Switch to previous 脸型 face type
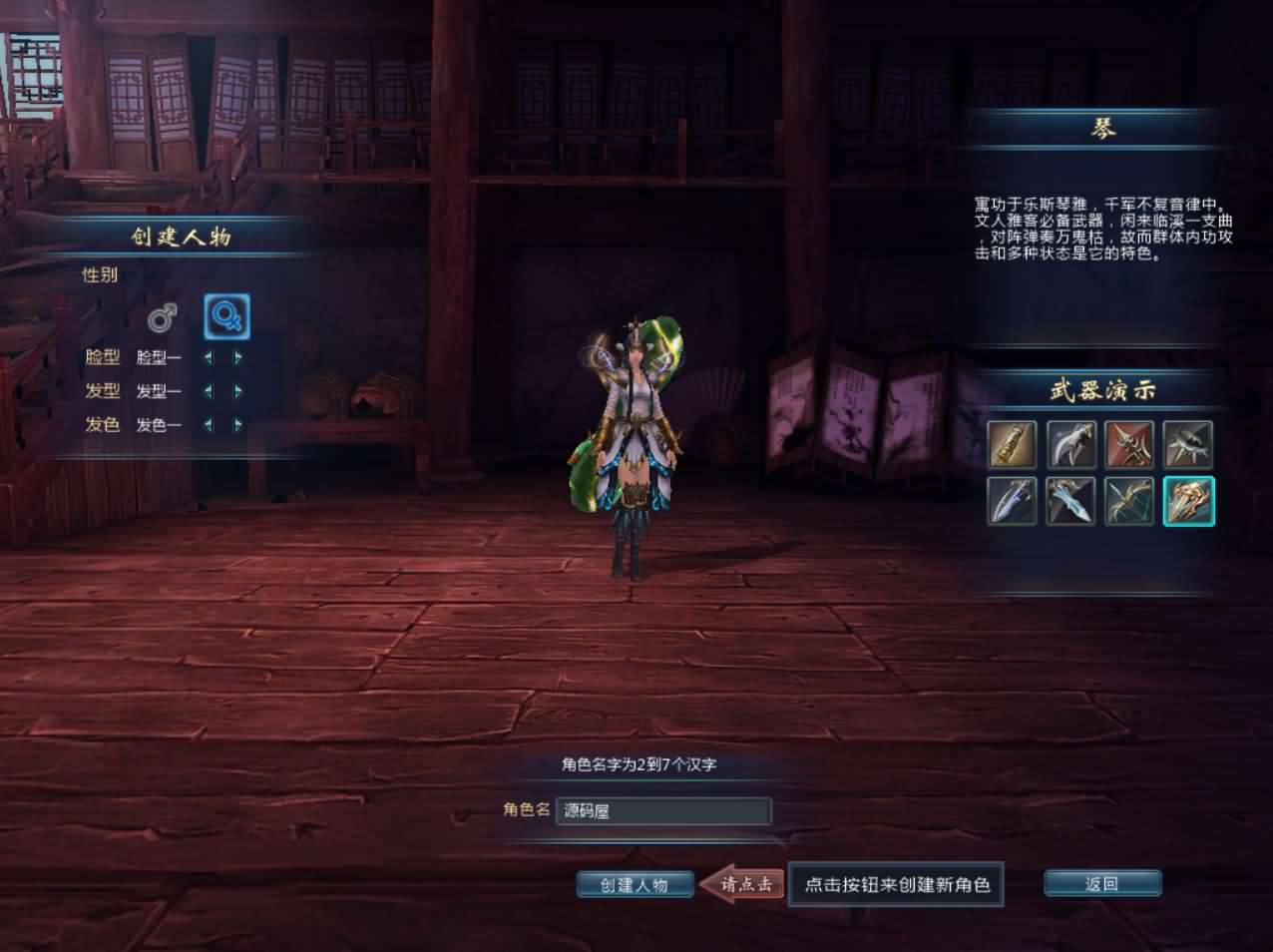Viewport: 1273px width, 952px height. click(209, 357)
